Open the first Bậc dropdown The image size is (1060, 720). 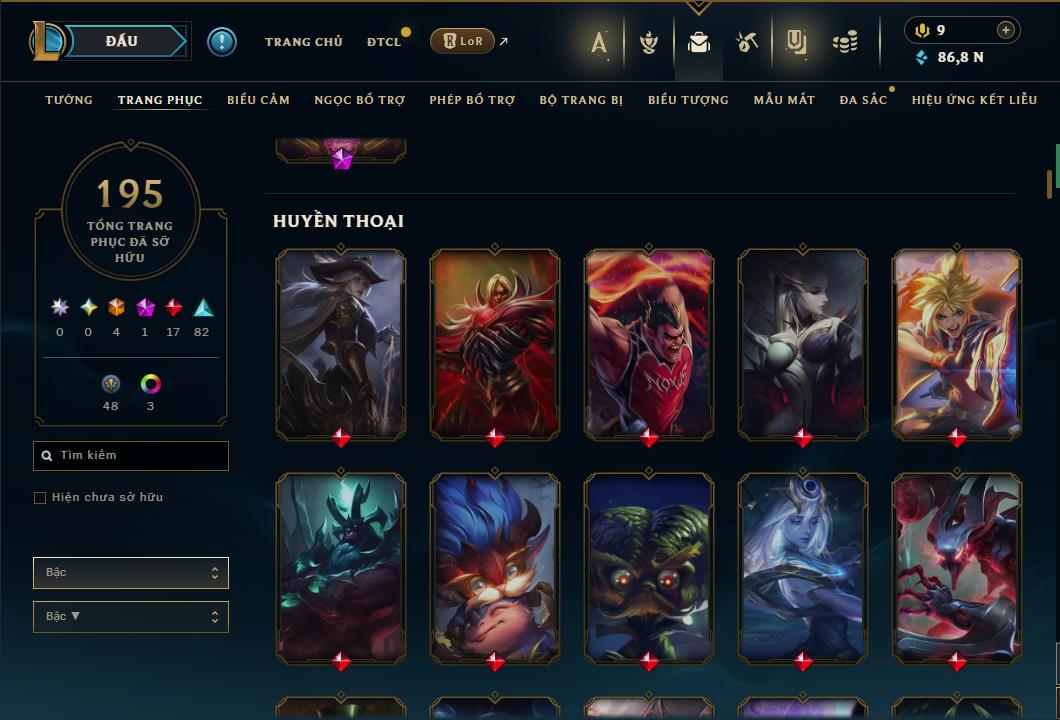click(x=131, y=573)
